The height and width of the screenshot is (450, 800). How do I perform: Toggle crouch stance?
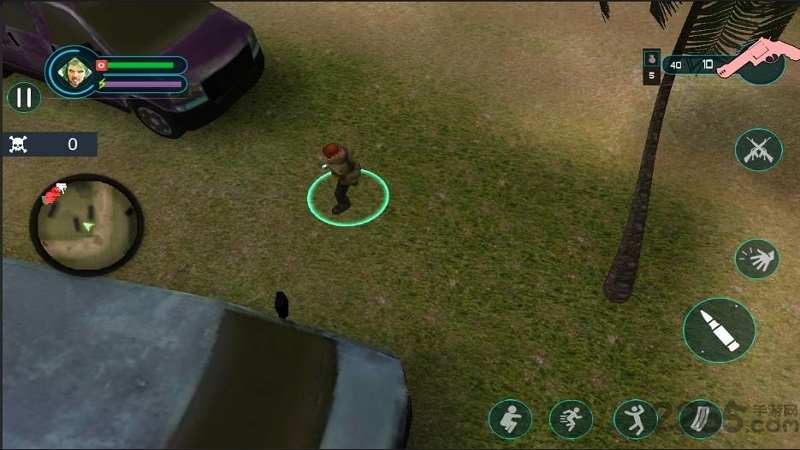(x=510, y=419)
